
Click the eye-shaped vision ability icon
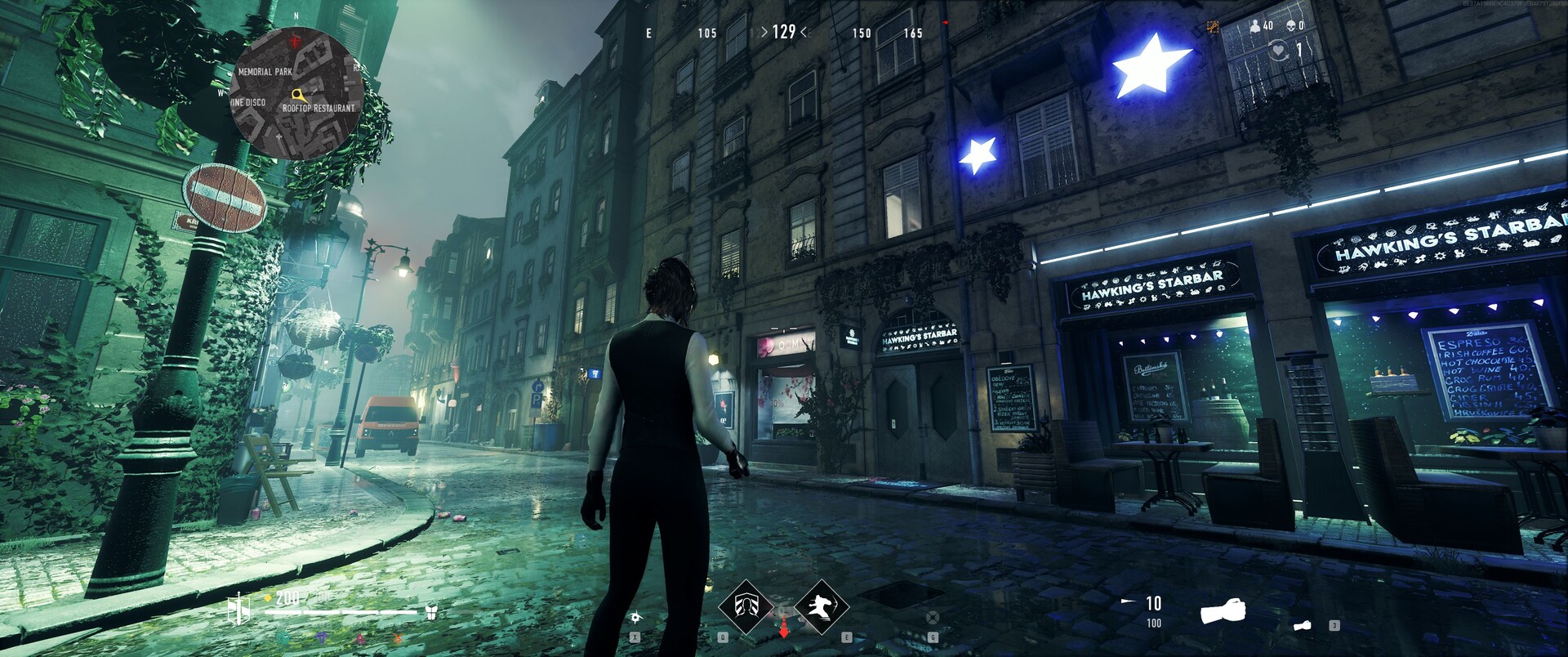tap(635, 617)
